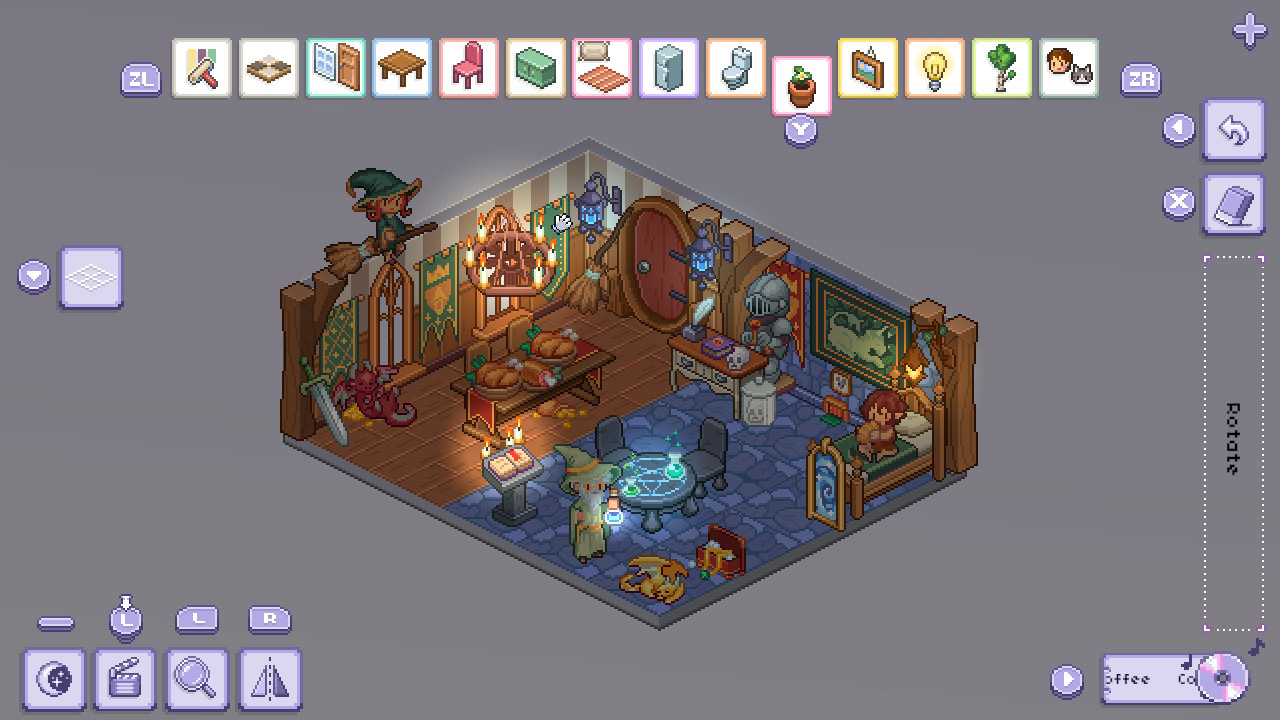Expand the layer view selector arrow

[x=33, y=277]
